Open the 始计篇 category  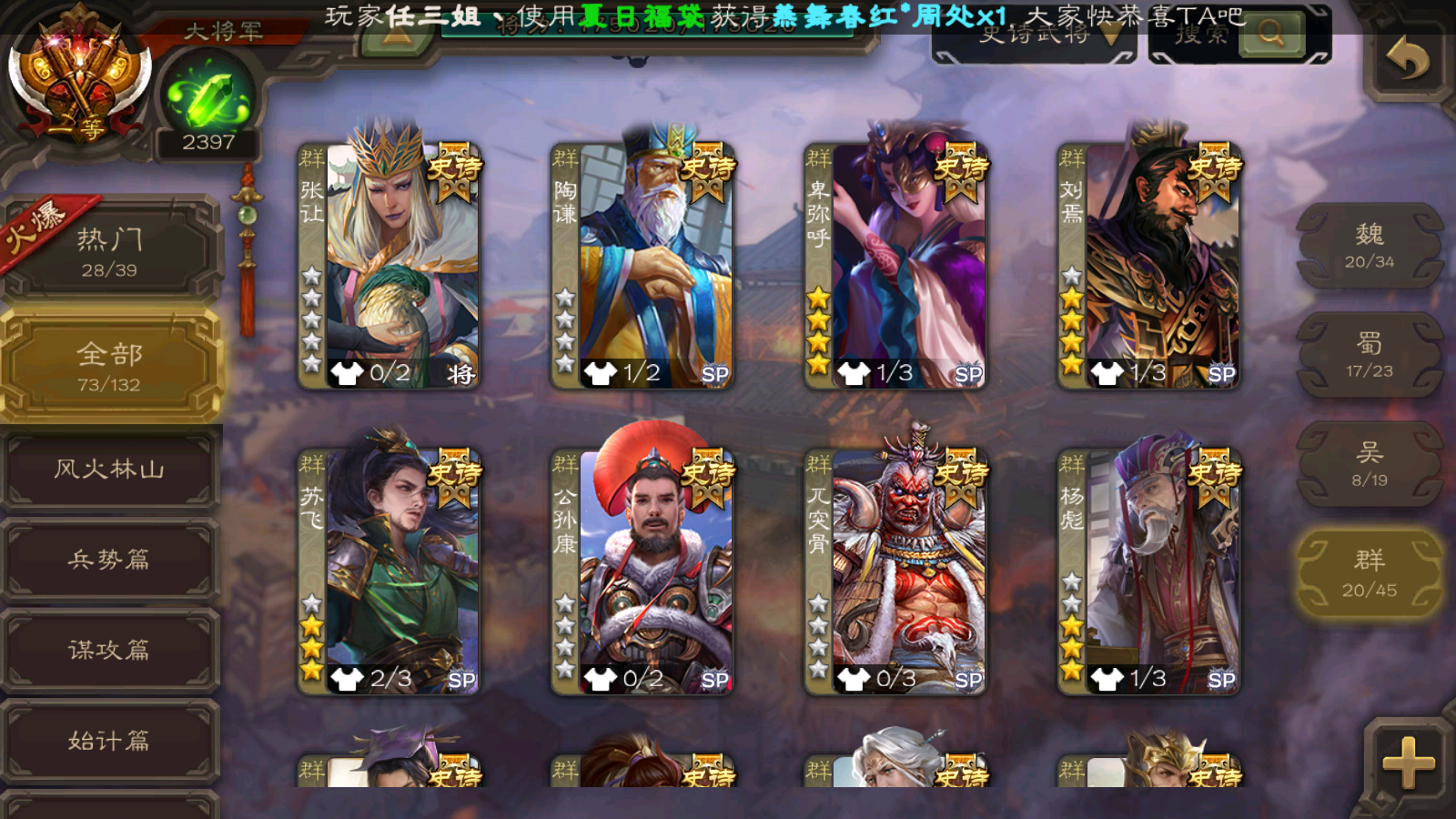109,741
